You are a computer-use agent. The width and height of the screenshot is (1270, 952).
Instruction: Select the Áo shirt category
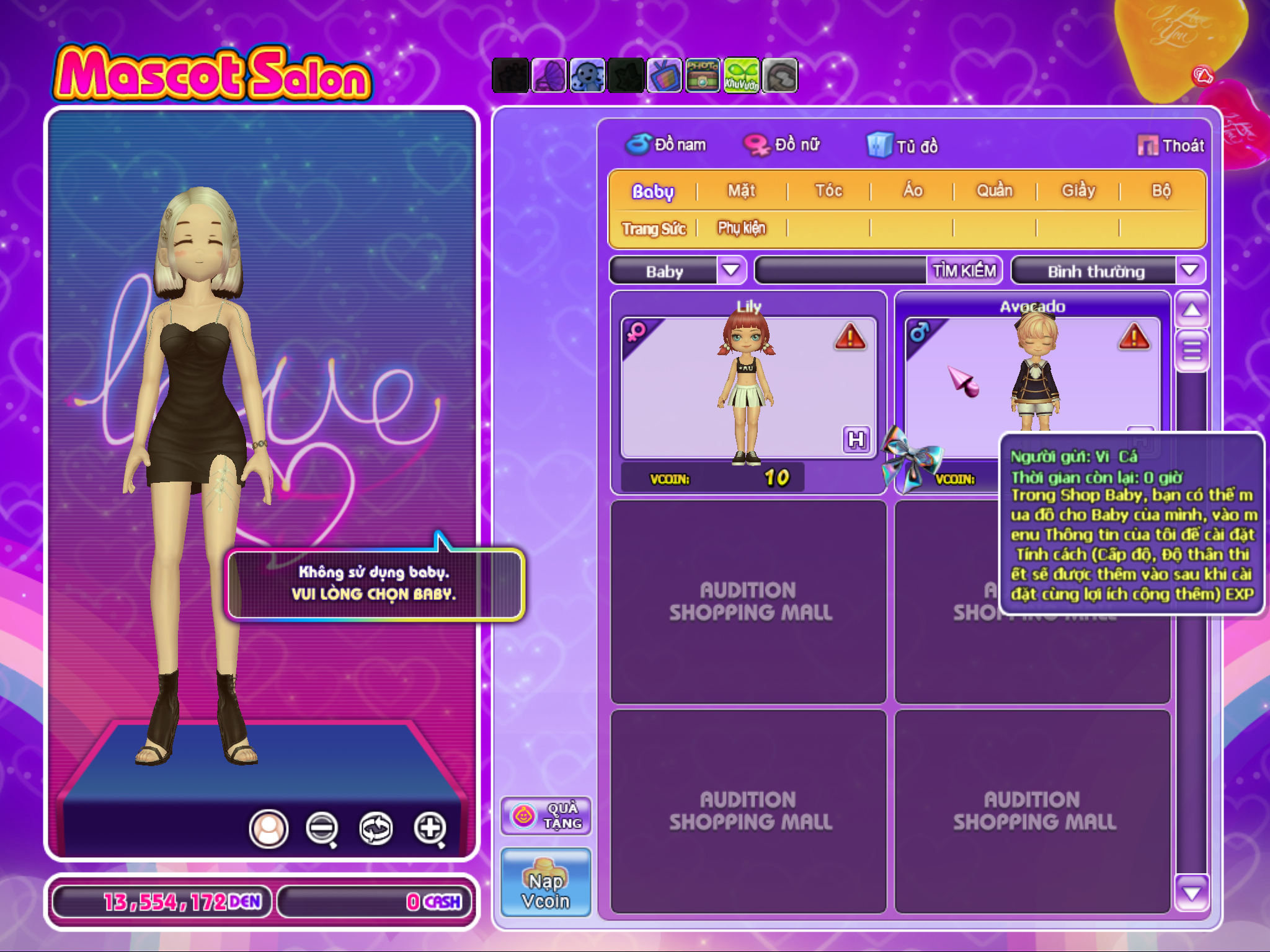[x=912, y=191]
